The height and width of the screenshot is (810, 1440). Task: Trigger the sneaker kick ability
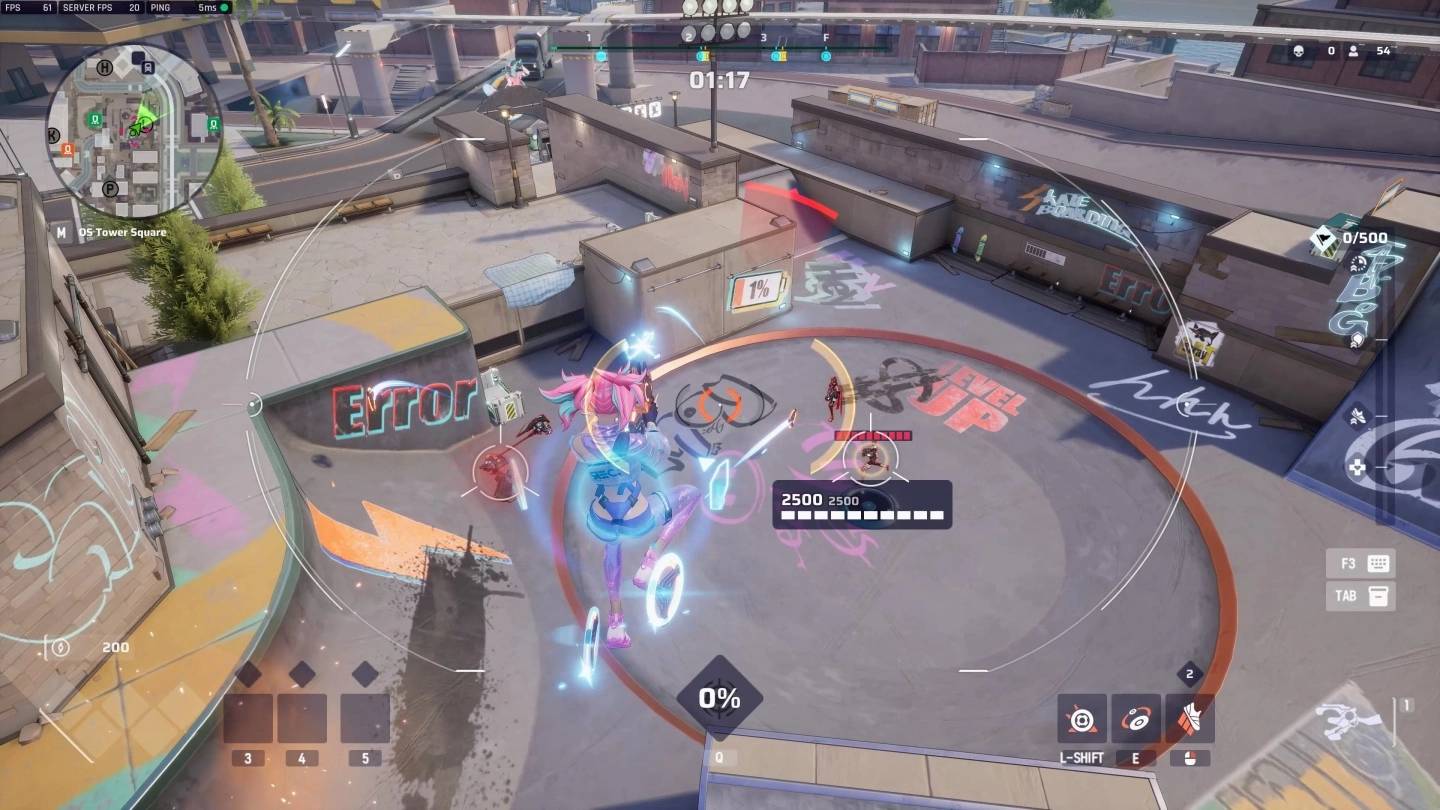[x=1190, y=719]
